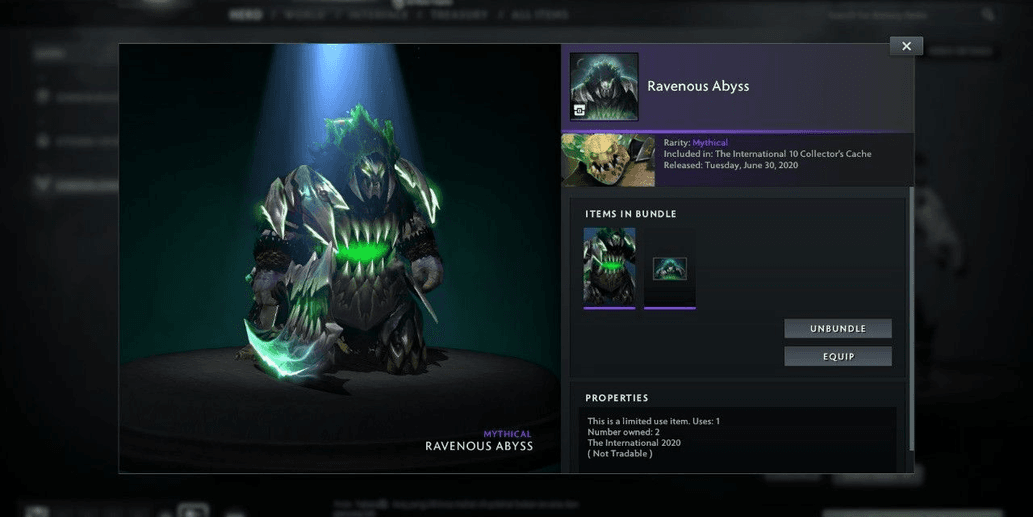Click the Ravenous Abyss header portrait icon
1033x517 pixels.
(x=604, y=87)
